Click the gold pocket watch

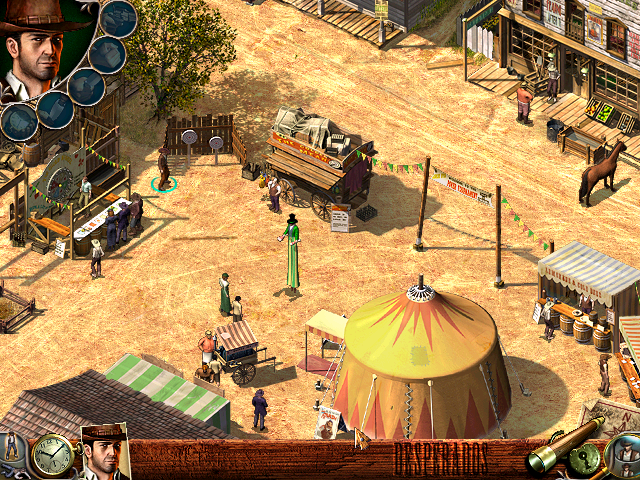(50, 455)
